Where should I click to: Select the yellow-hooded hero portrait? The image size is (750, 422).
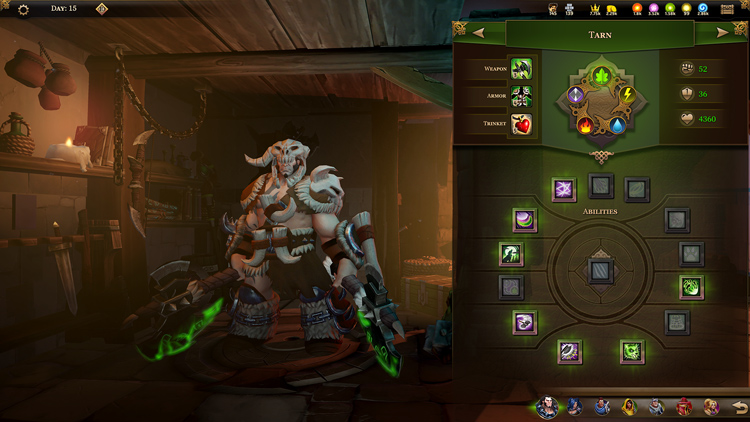pyautogui.click(x=630, y=407)
